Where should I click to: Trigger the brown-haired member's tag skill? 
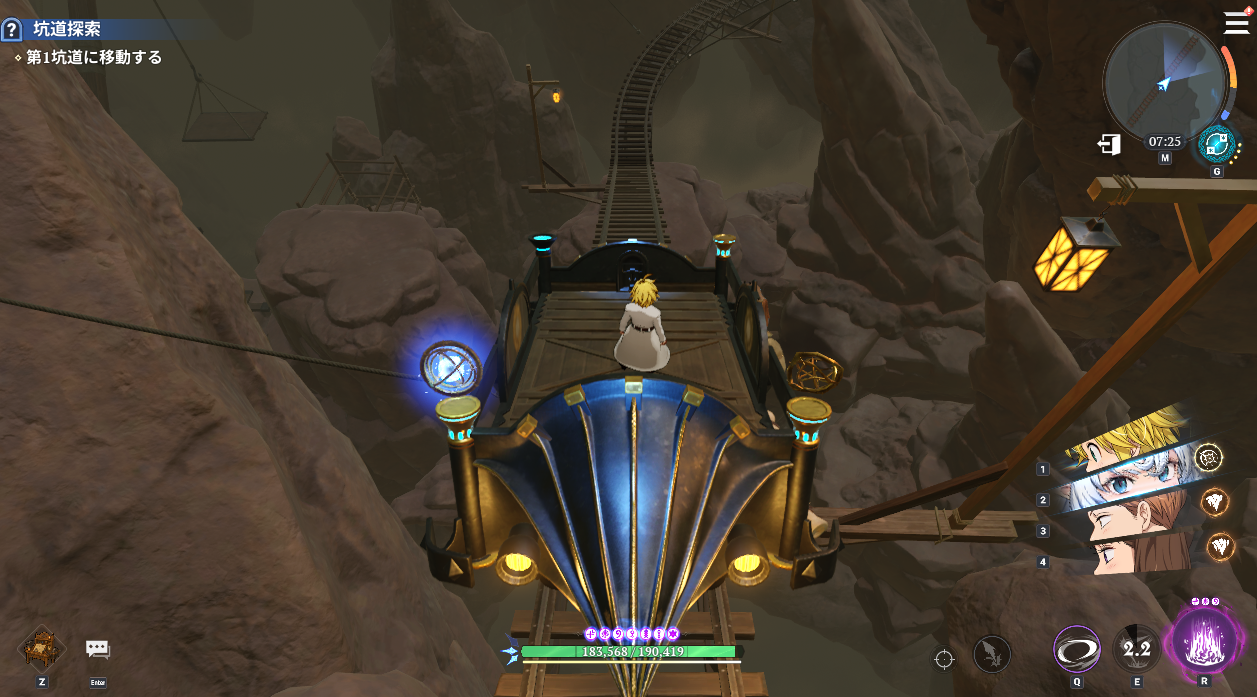tap(1219, 546)
